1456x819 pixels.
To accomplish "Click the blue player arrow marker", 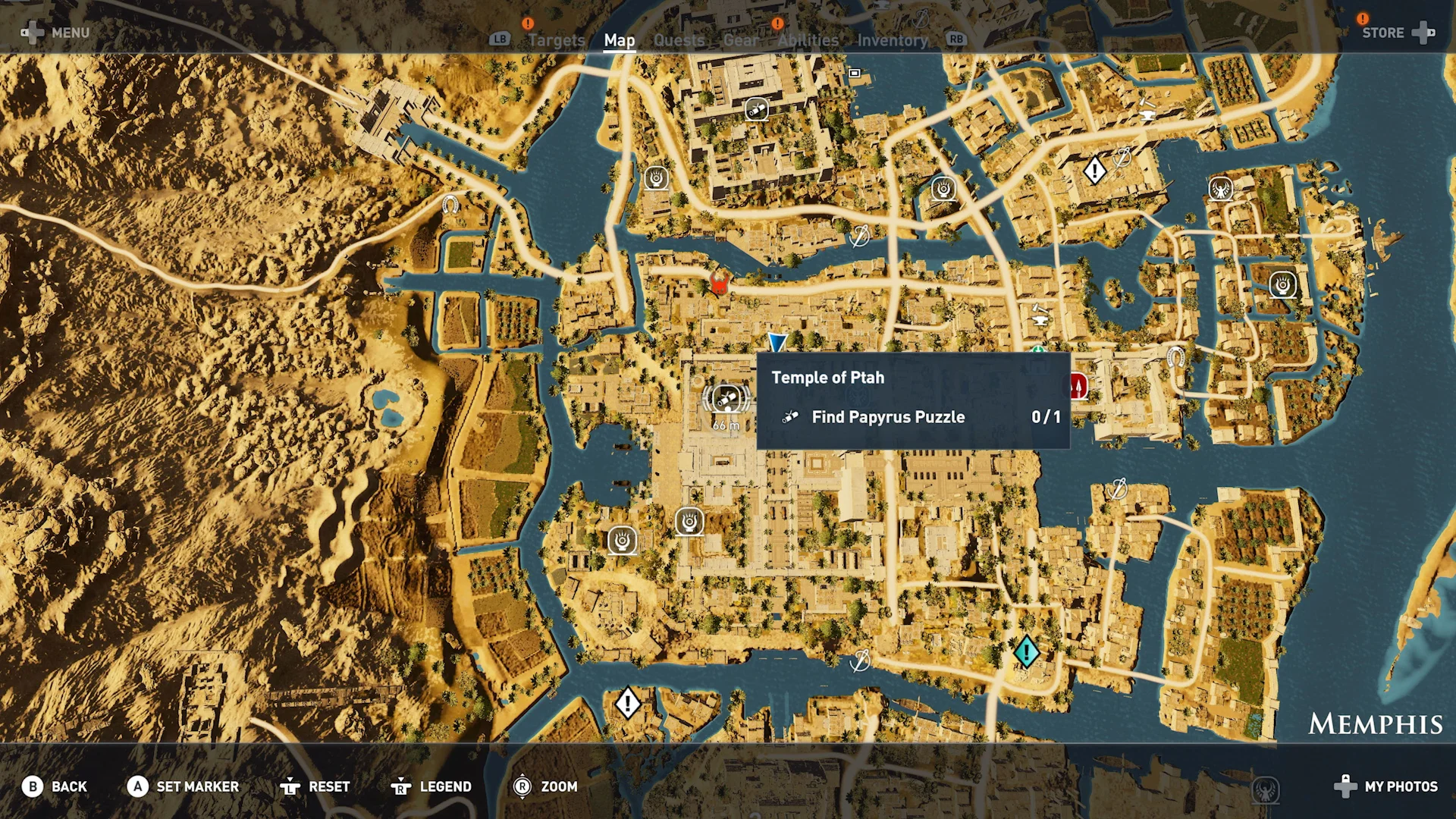I will click(777, 342).
